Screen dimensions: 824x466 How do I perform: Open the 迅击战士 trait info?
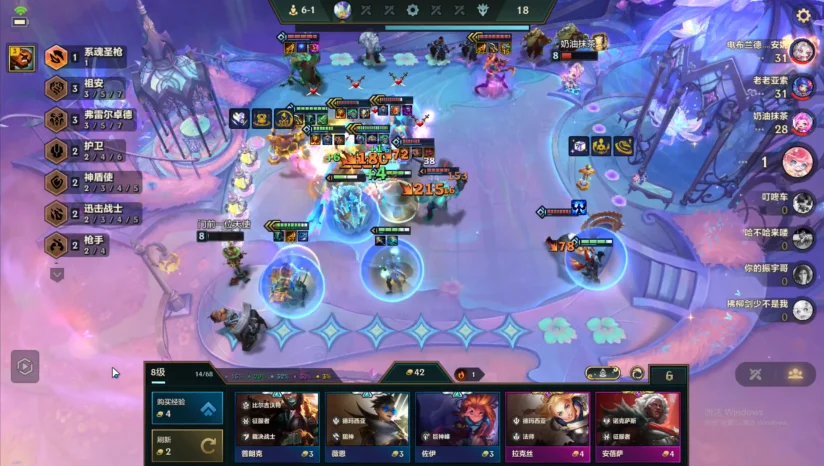point(85,213)
